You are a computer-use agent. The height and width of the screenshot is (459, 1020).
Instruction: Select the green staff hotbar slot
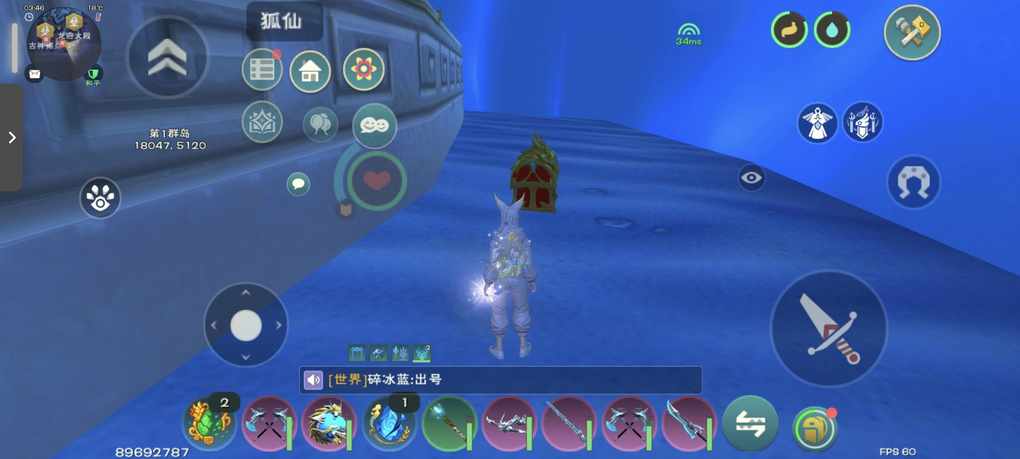pyautogui.click(x=449, y=424)
